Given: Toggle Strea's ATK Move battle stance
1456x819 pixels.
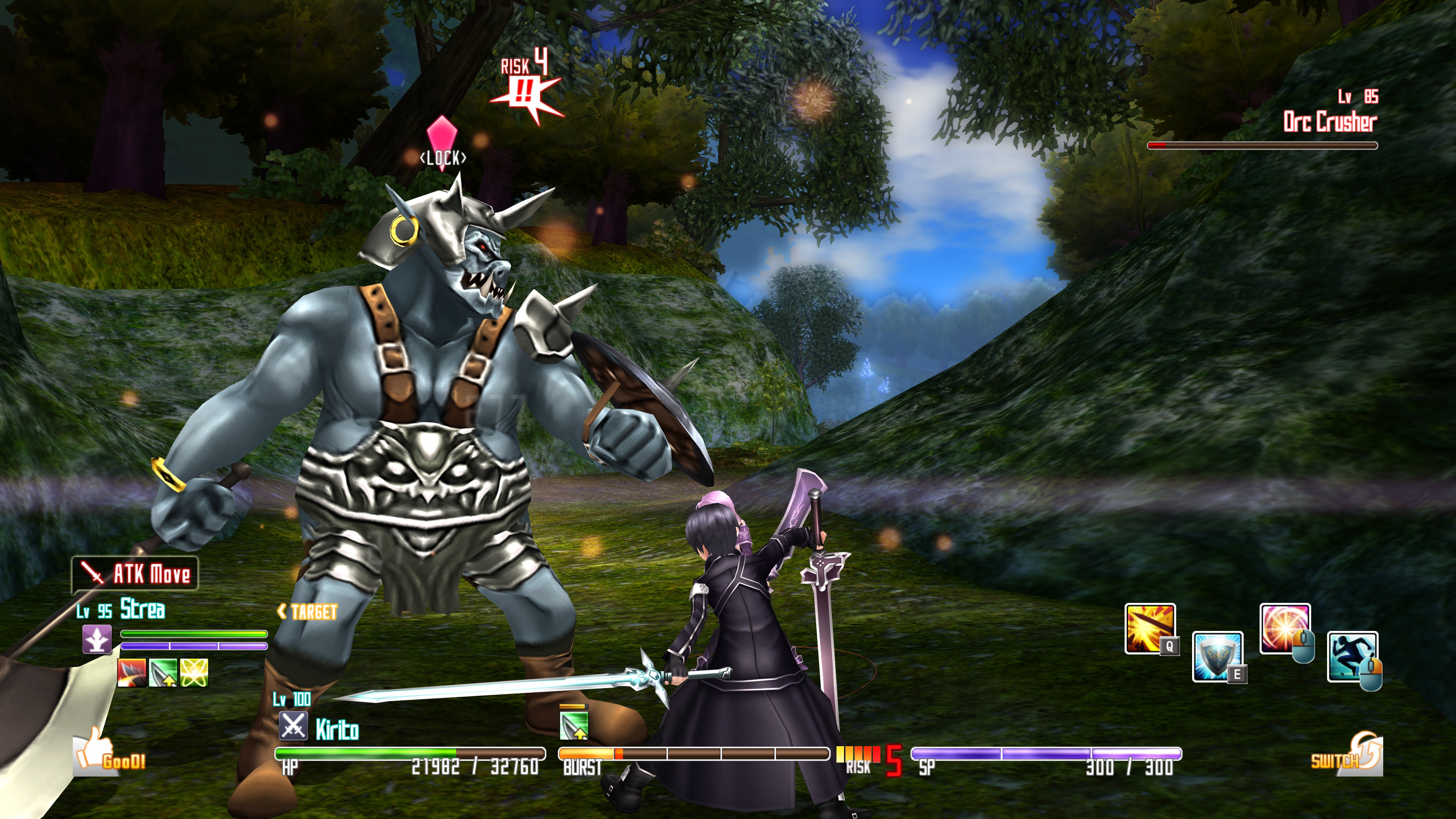Looking at the screenshot, I should (135, 572).
